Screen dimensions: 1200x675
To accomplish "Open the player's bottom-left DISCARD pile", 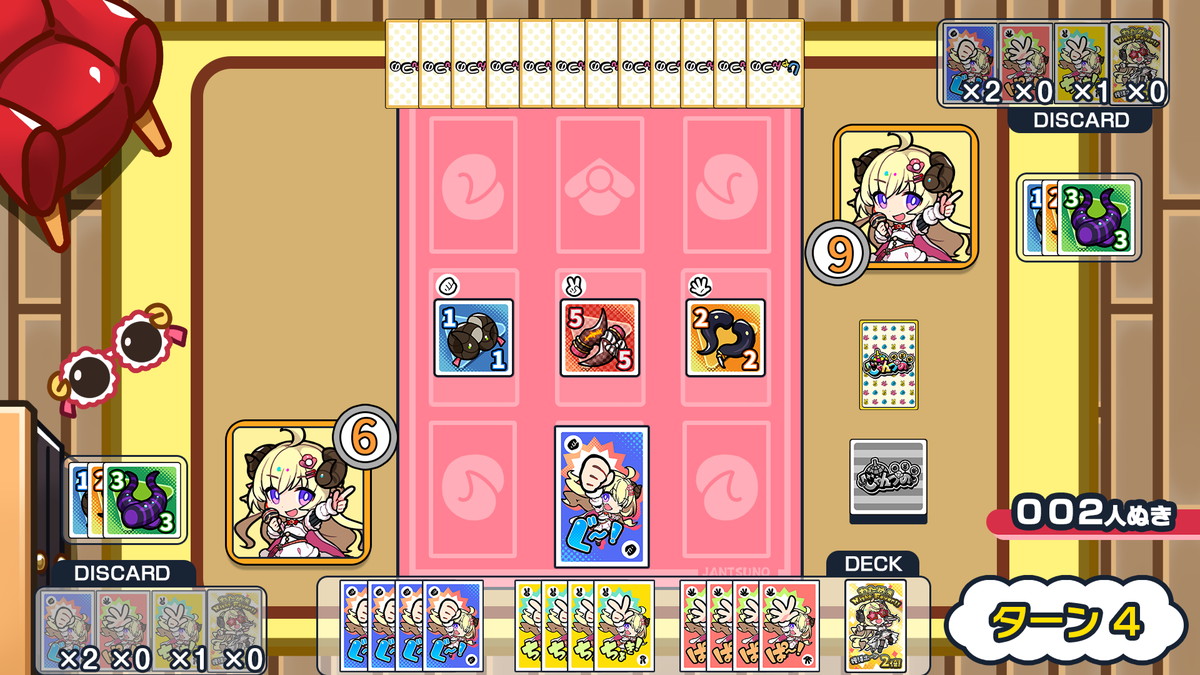I will tap(151, 630).
